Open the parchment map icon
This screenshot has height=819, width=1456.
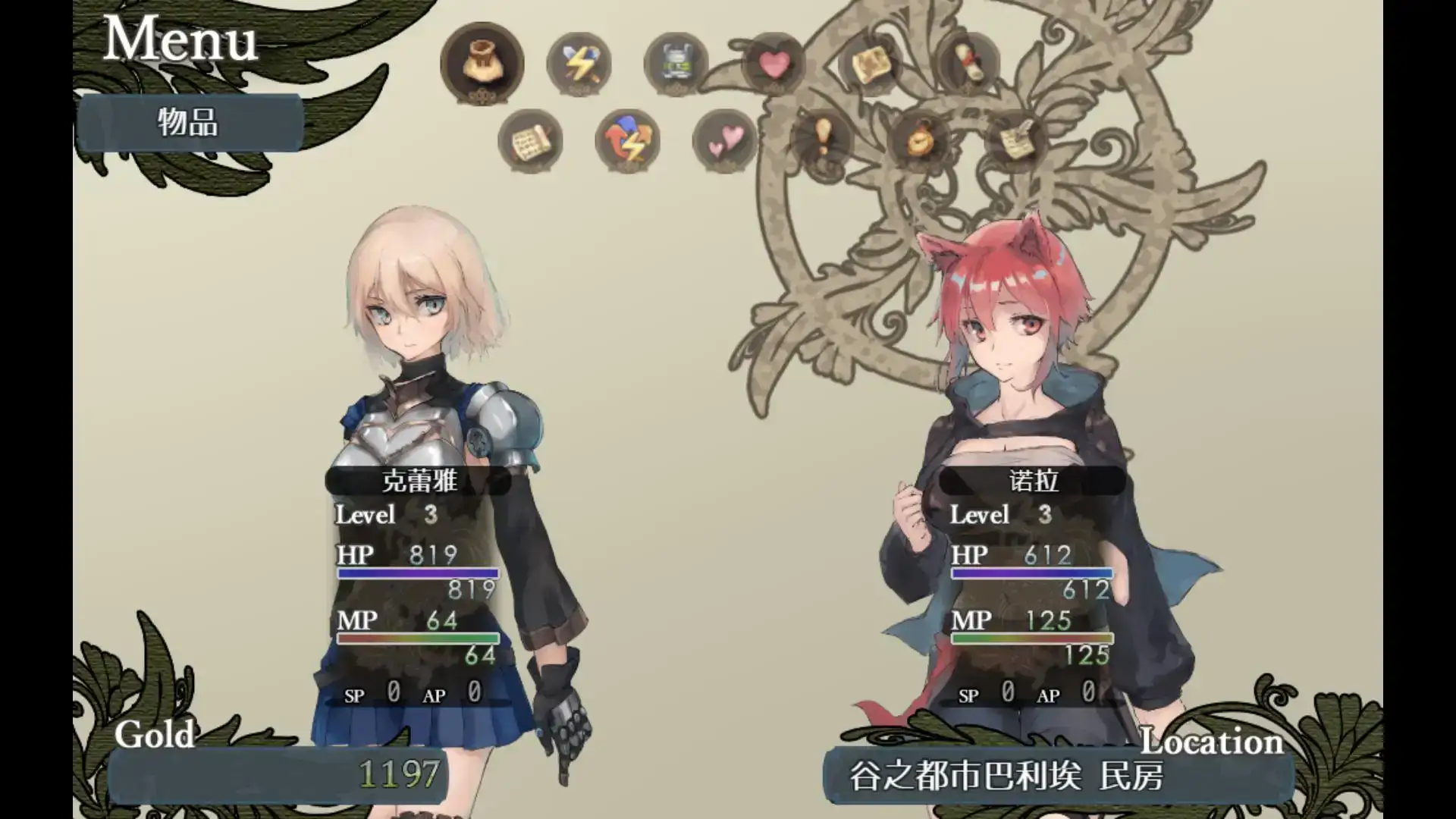click(871, 64)
